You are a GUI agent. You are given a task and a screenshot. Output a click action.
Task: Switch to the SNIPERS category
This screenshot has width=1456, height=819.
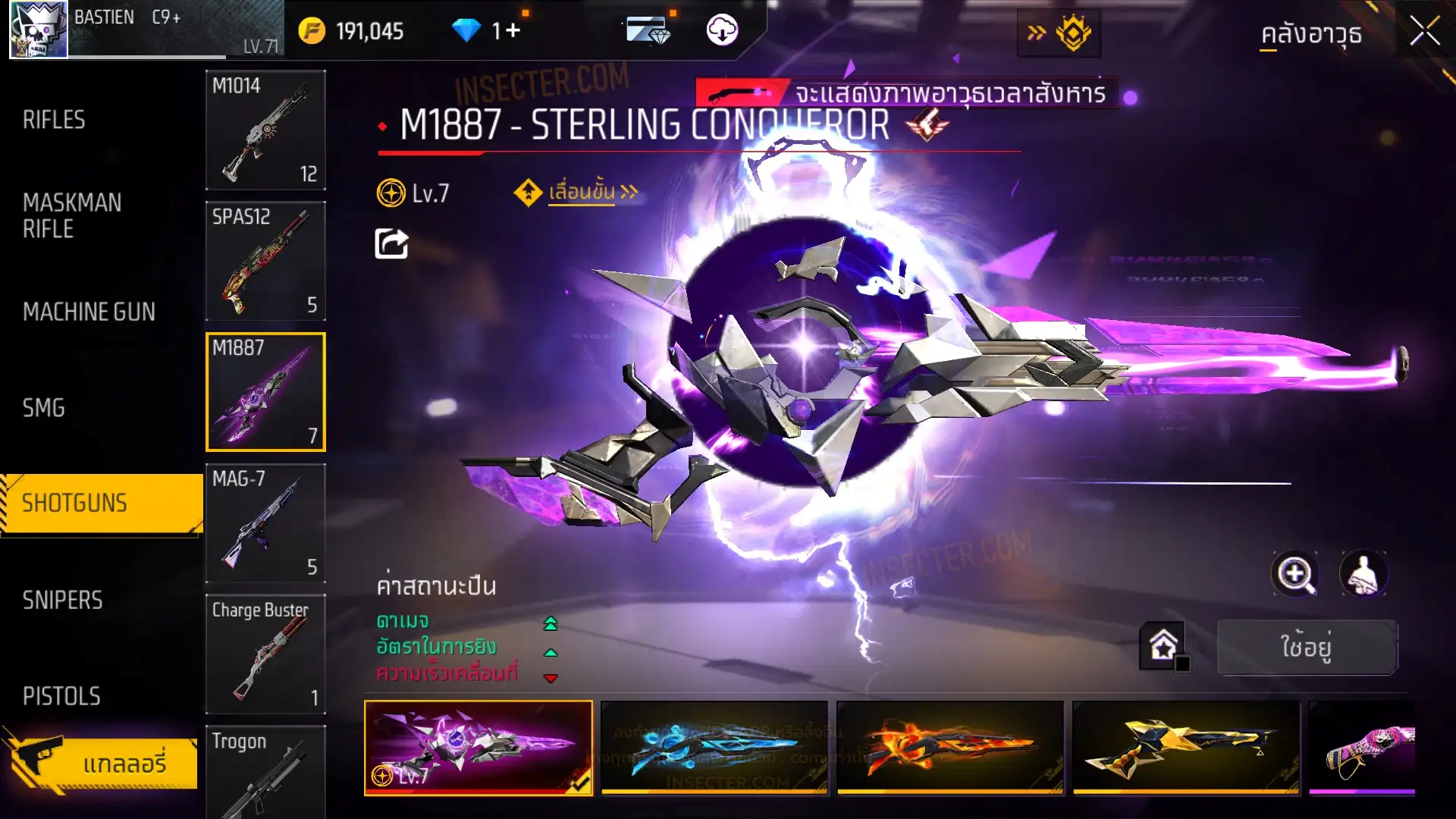[62, 601]
